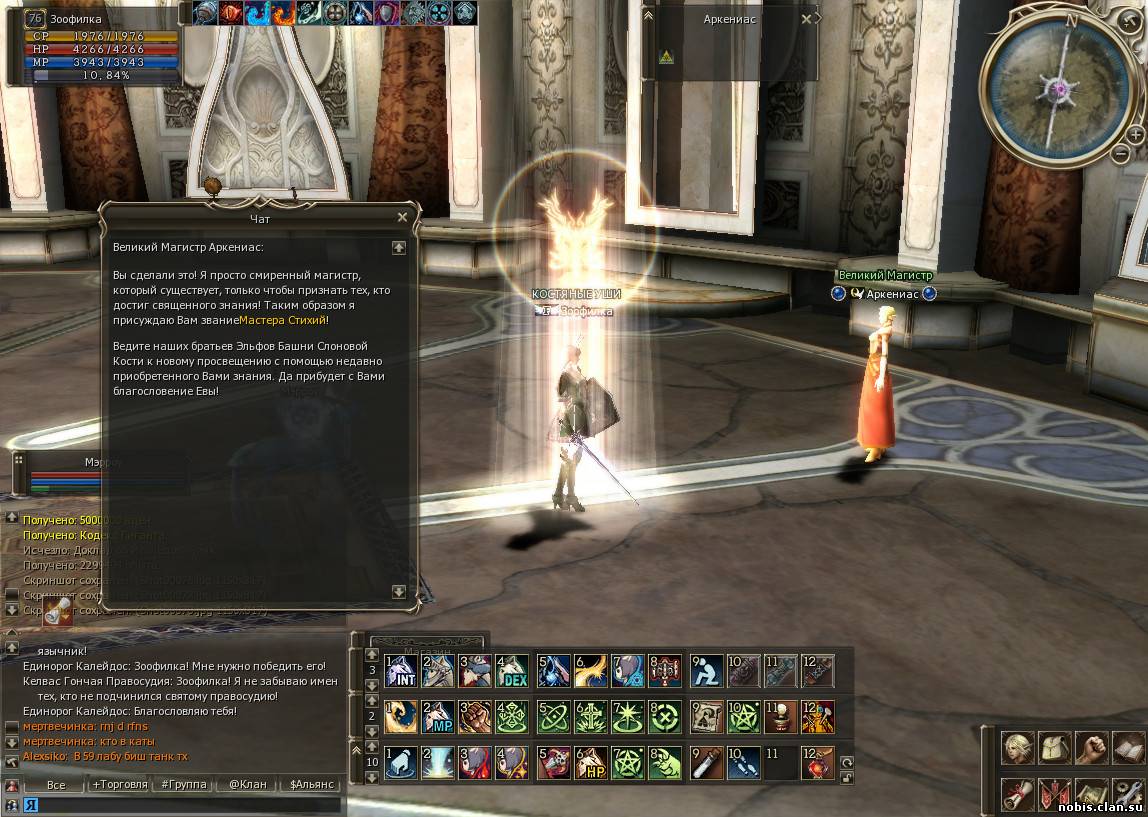Use the HP wolf skill slot
The width and height of the screenshot is (1148, 817).
[590, 763]
